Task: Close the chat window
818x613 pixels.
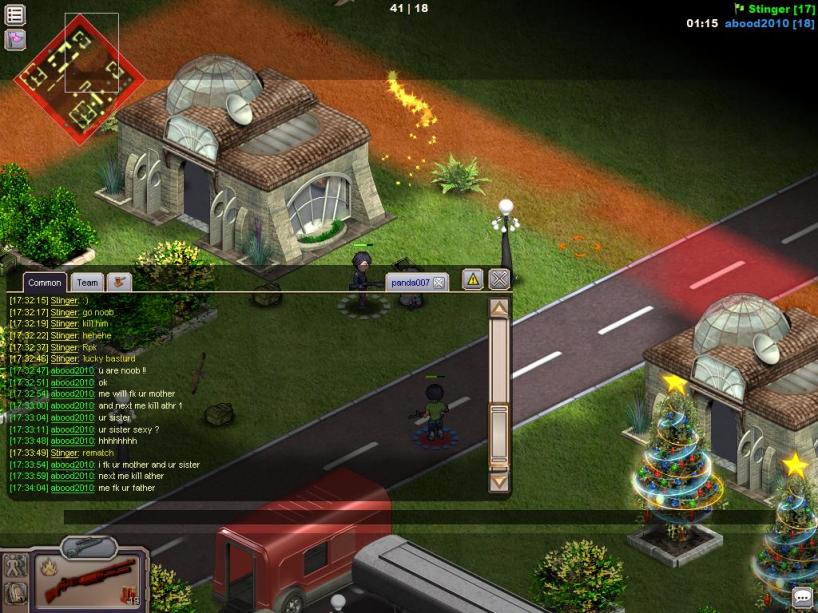Action: click(x=499, y=280)
